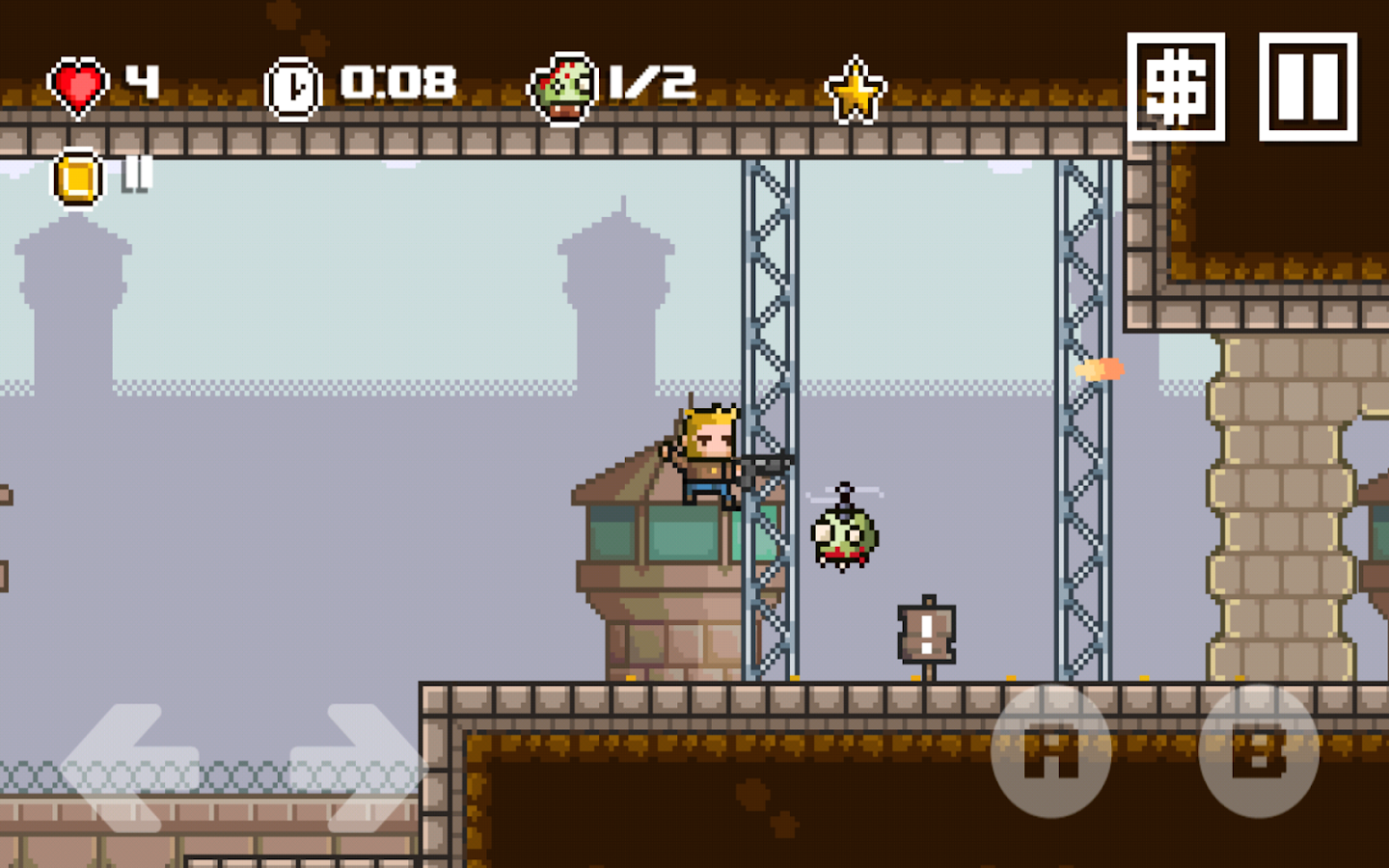Tap the gold coin pickup on the top platform

pyautogui.click(x=75, y=178)
